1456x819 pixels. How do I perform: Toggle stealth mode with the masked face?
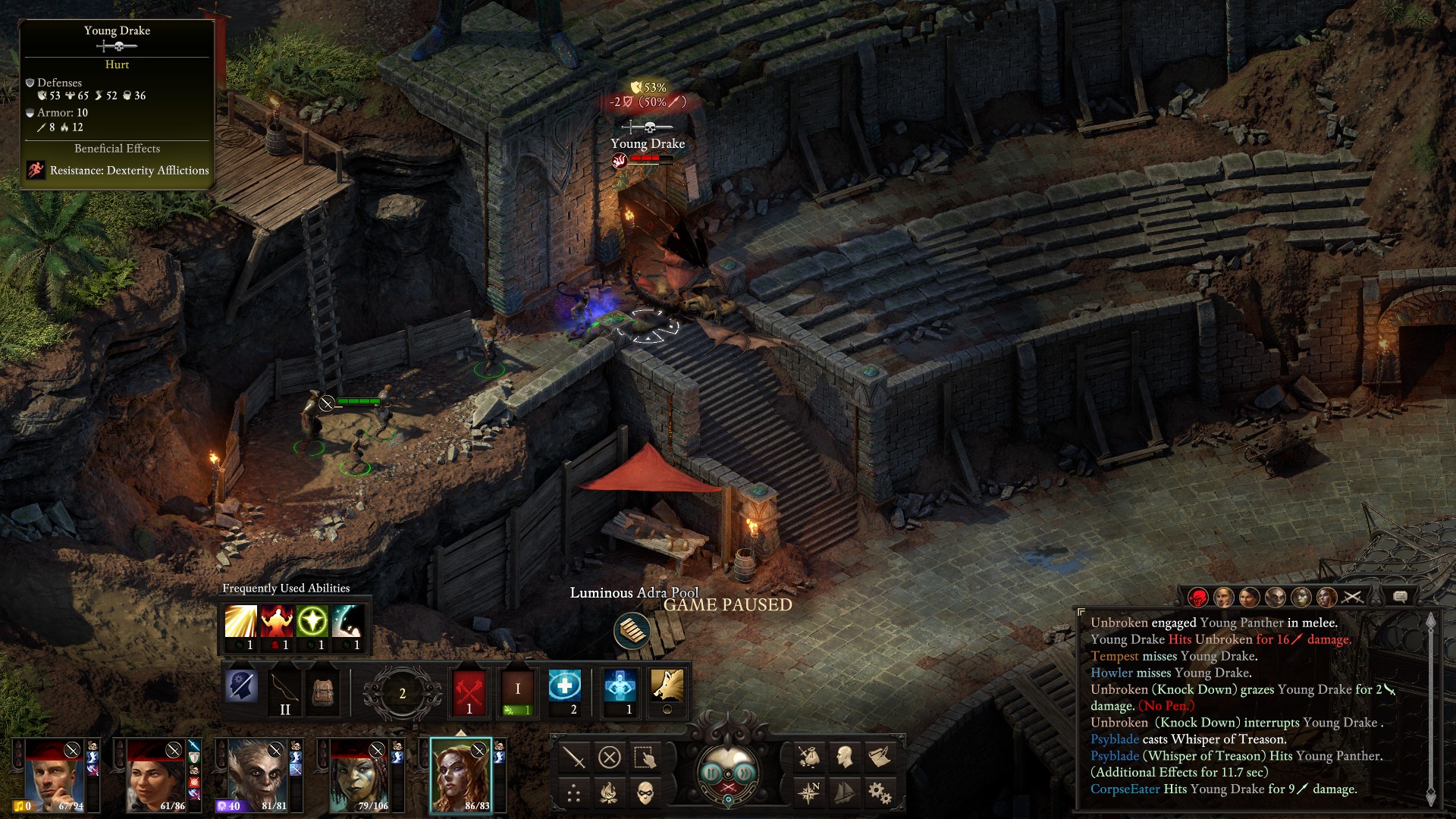645,794
